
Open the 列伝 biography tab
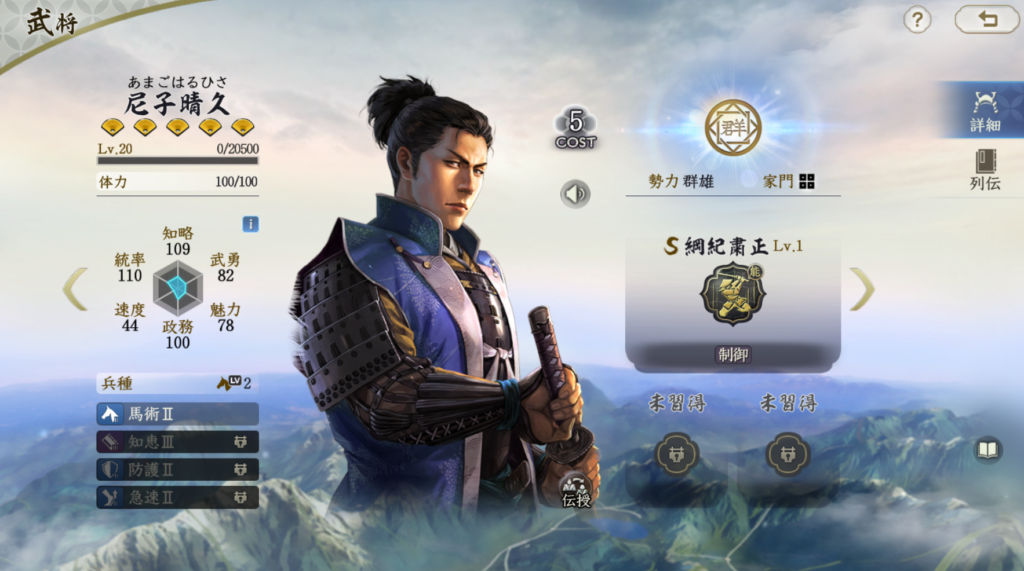click(984, 170)
